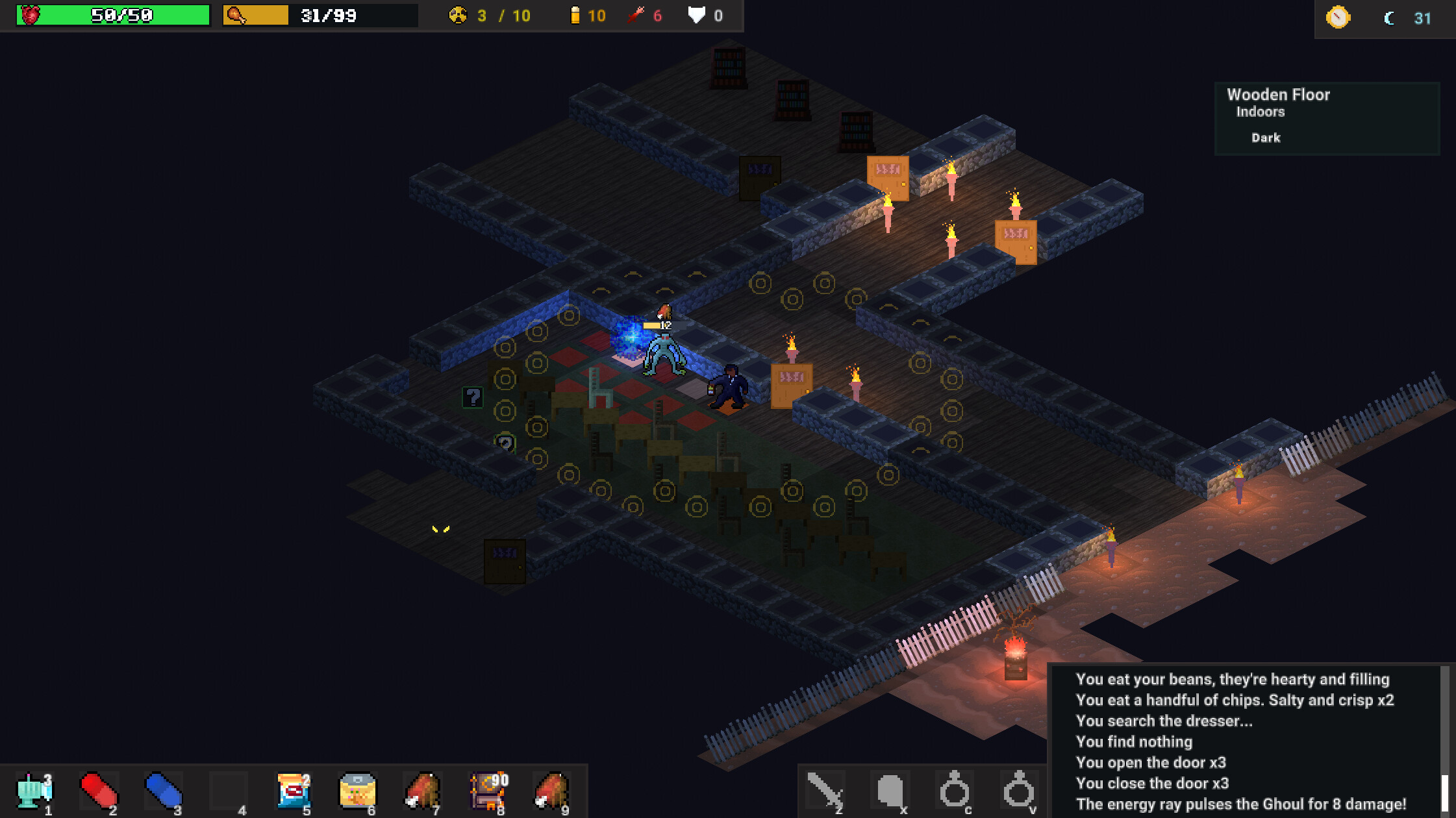The image size is (1456, 818).
Task: Select the device with 90 charge in slot 8
Action: [488, 791]
